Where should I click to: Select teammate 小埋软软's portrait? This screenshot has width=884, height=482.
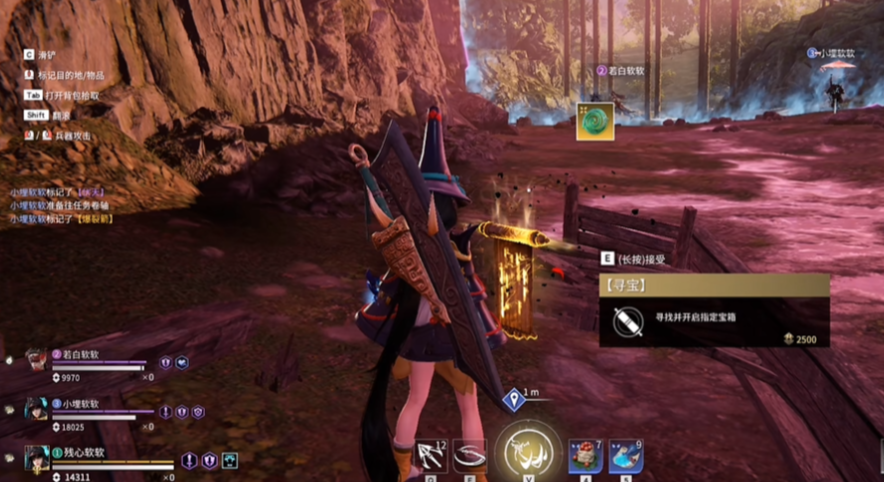point(36,410)
